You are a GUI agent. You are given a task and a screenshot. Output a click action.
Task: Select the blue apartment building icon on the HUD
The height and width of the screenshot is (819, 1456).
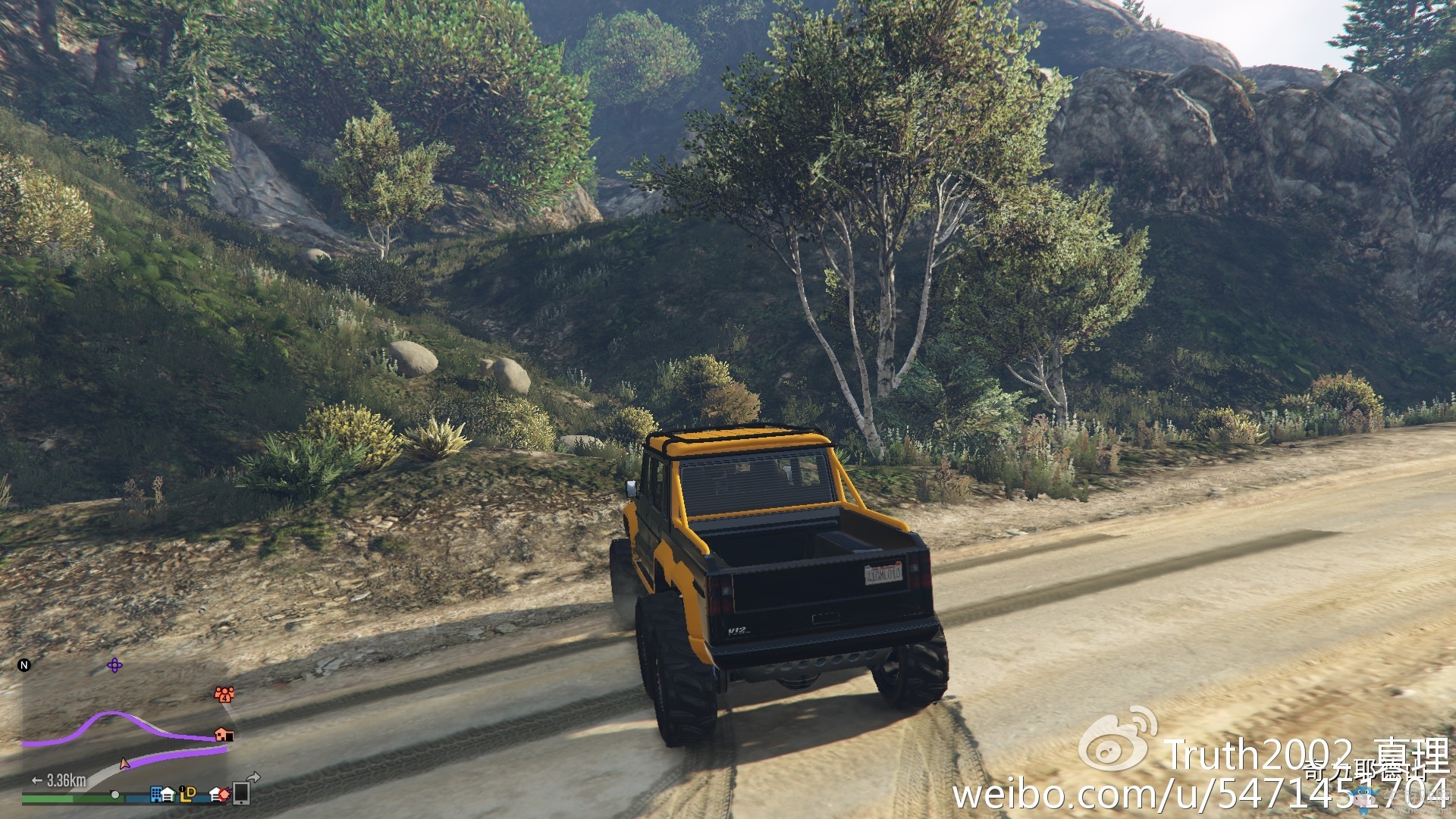click(x=156, y=795)
